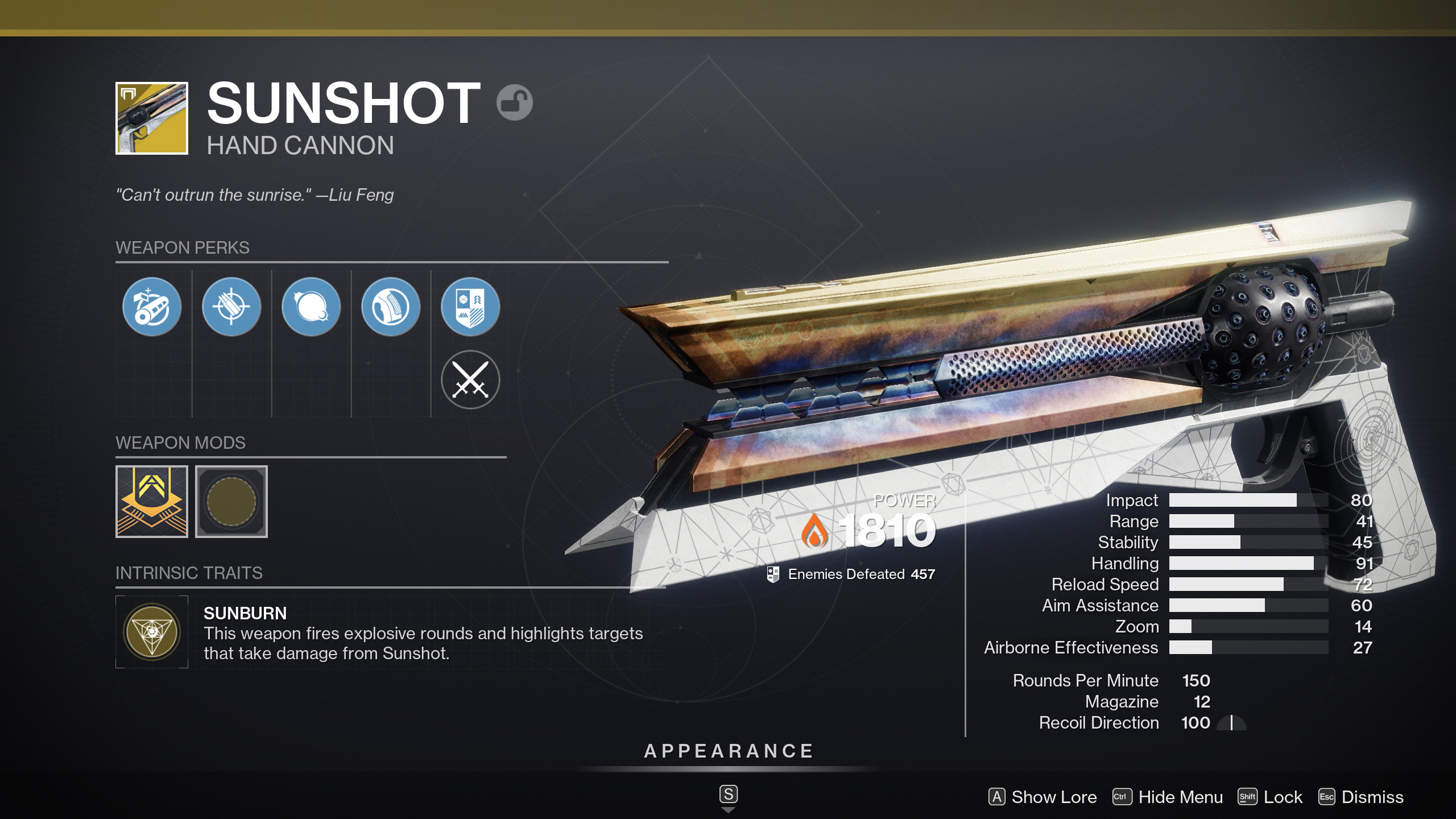Click the equipped gold weapon mod icon
This screenshot has width=1456, height=819.
tap(151, 501)
